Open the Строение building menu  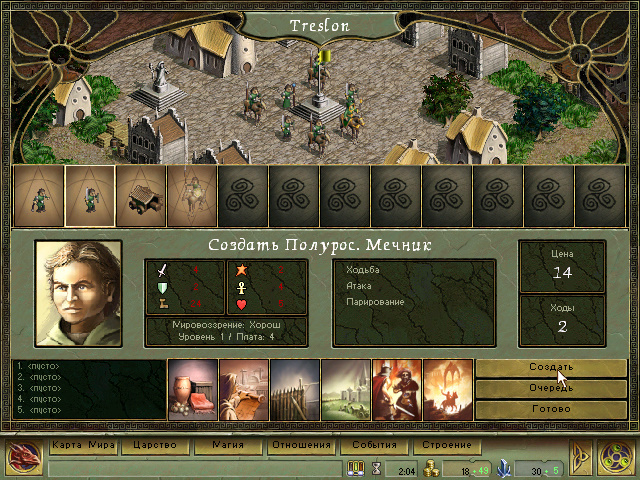(445, 445)
